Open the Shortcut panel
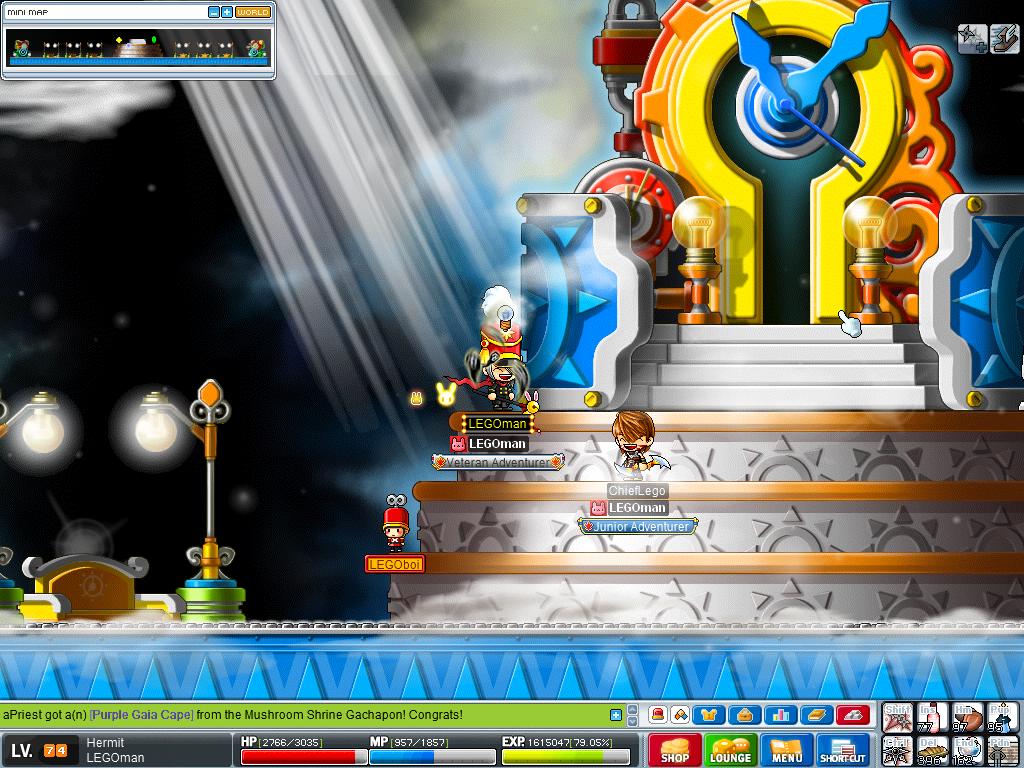 coord(843,749)
